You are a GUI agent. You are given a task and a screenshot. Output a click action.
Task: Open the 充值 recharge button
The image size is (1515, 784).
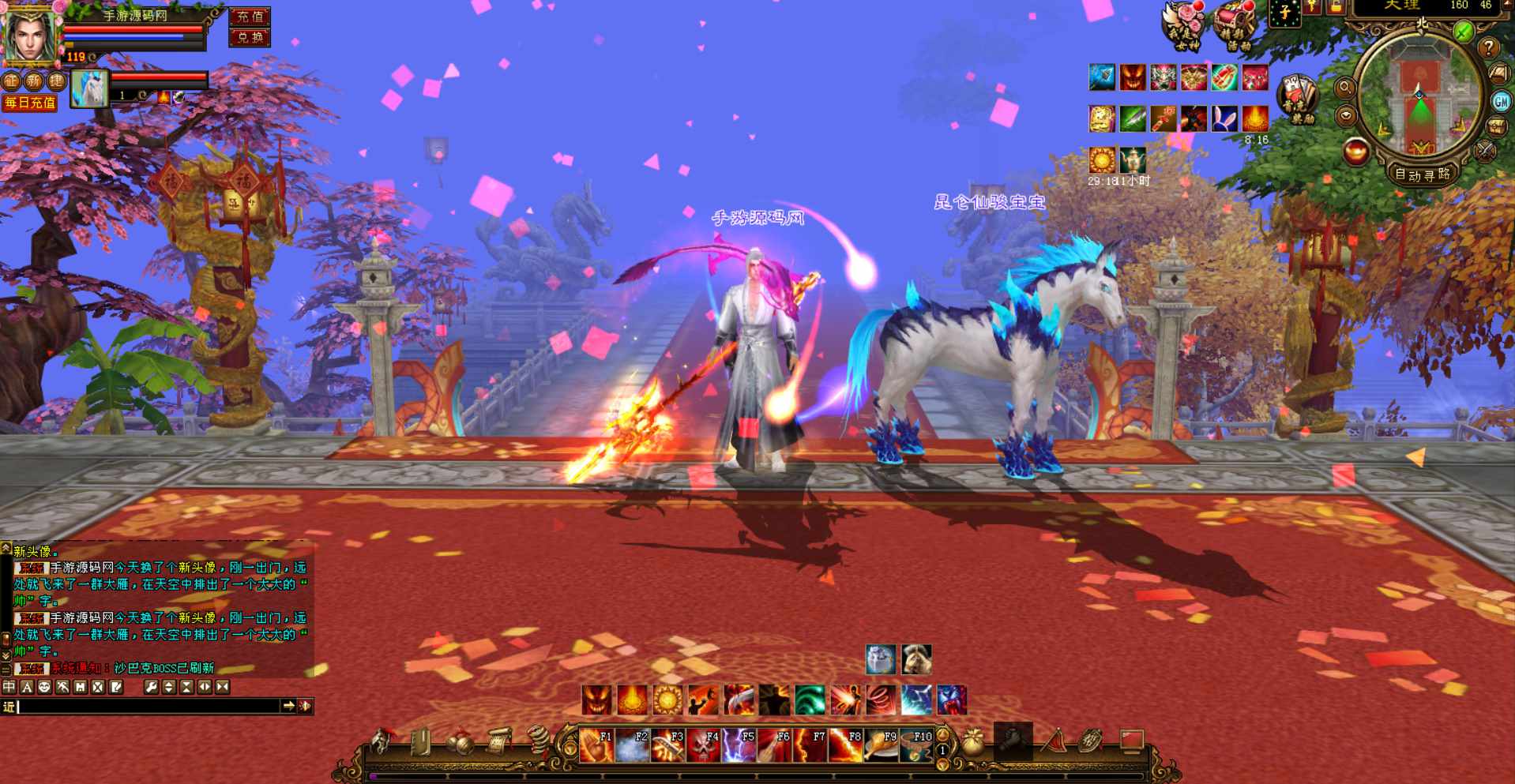pos(250,17)
